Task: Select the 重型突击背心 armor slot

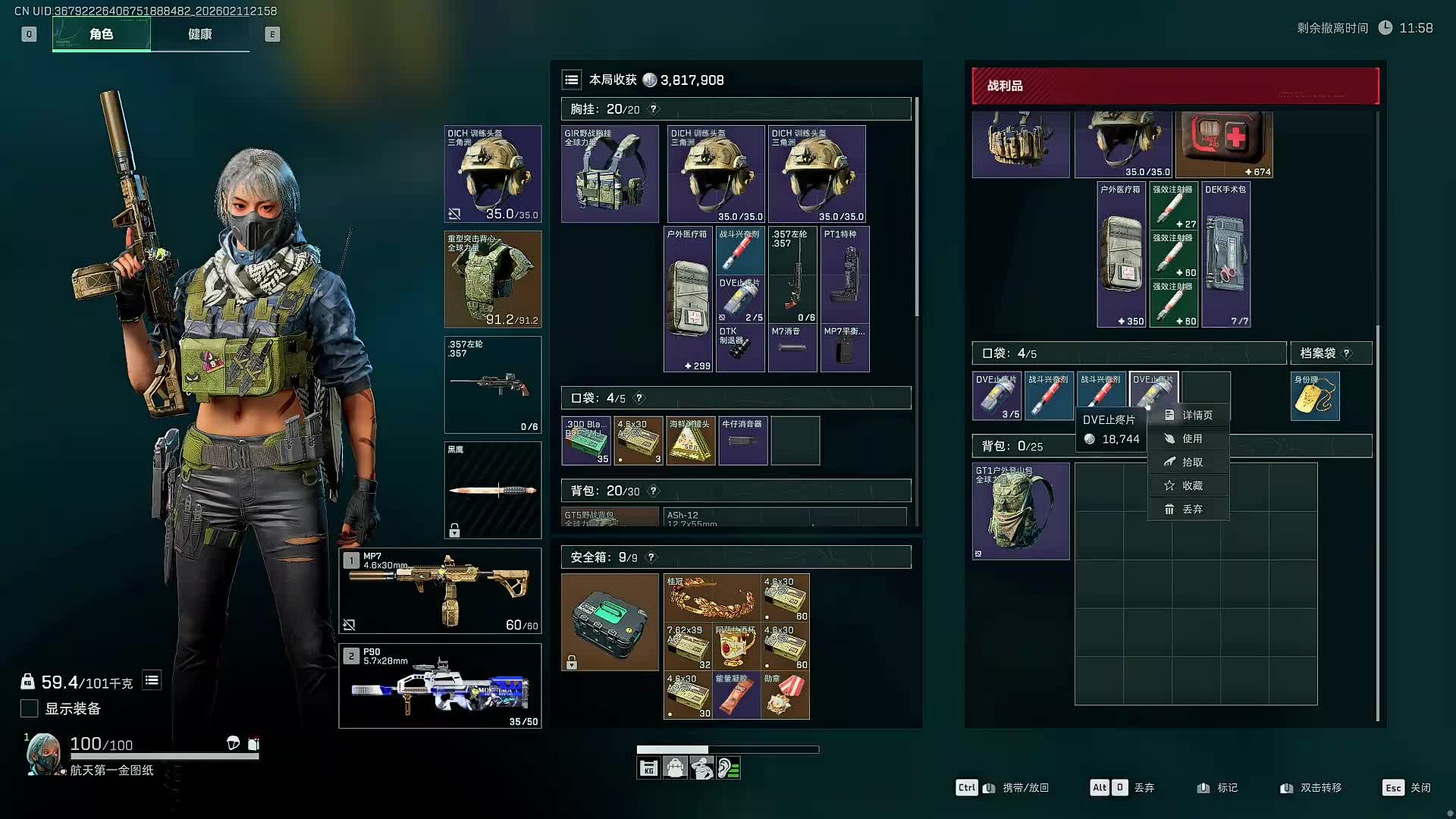Action: pos(493,279)
